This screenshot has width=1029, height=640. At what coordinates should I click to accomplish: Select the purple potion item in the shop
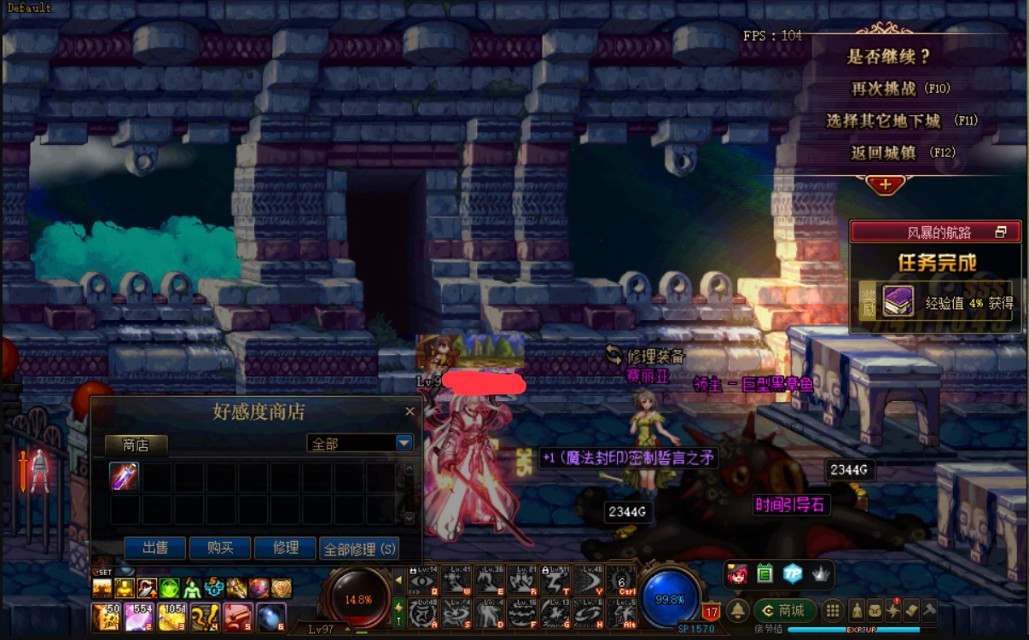point(123,476)
